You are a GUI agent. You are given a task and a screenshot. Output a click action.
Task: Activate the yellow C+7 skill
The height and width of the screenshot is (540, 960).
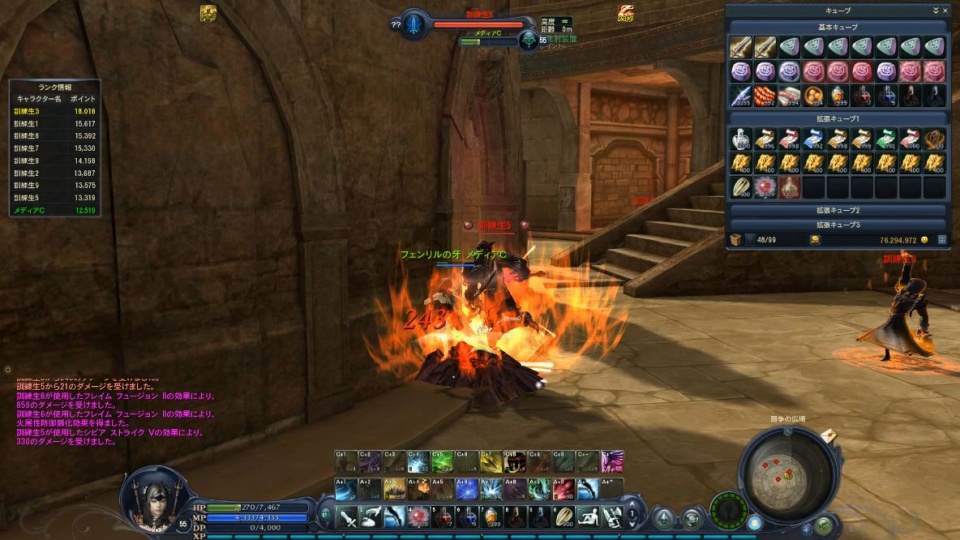coord(490,462)
